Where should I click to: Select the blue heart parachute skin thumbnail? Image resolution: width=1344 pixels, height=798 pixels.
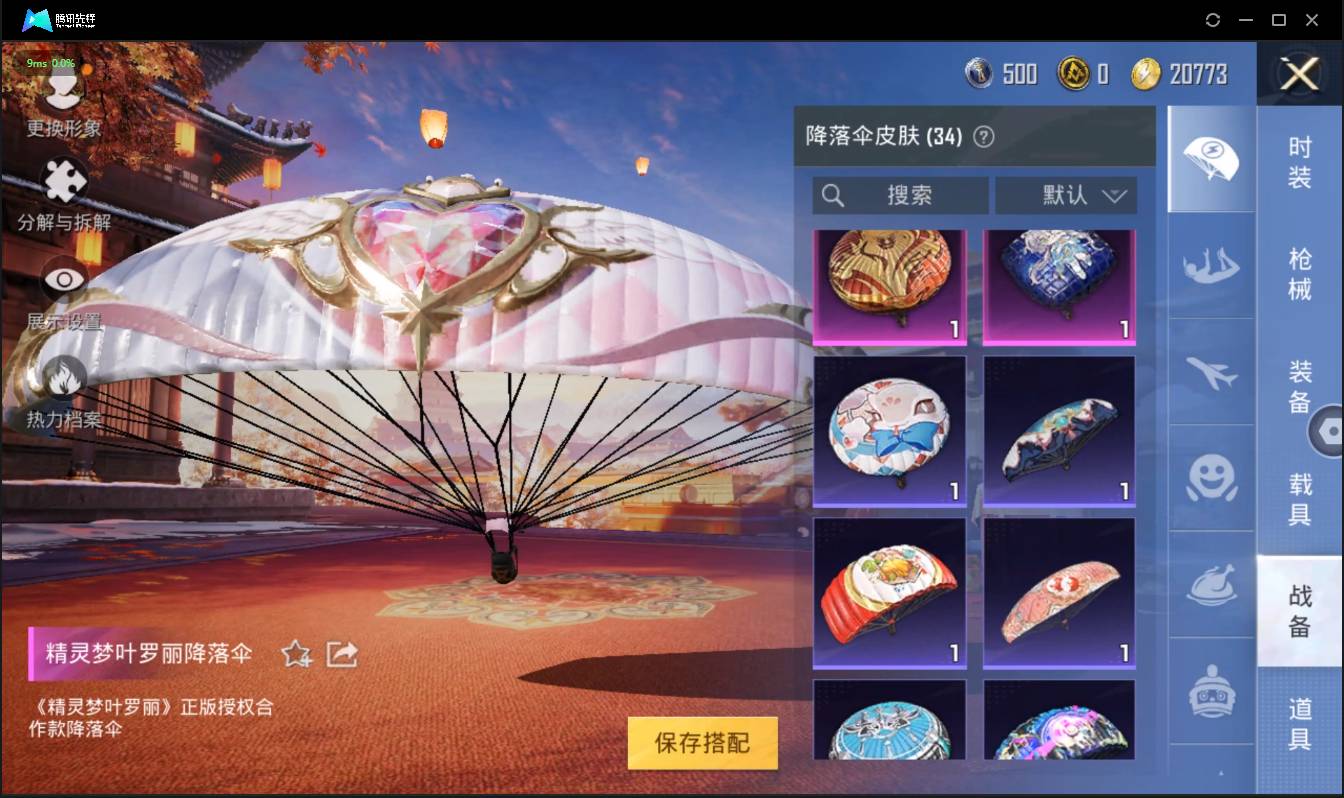coord(1059,287)
